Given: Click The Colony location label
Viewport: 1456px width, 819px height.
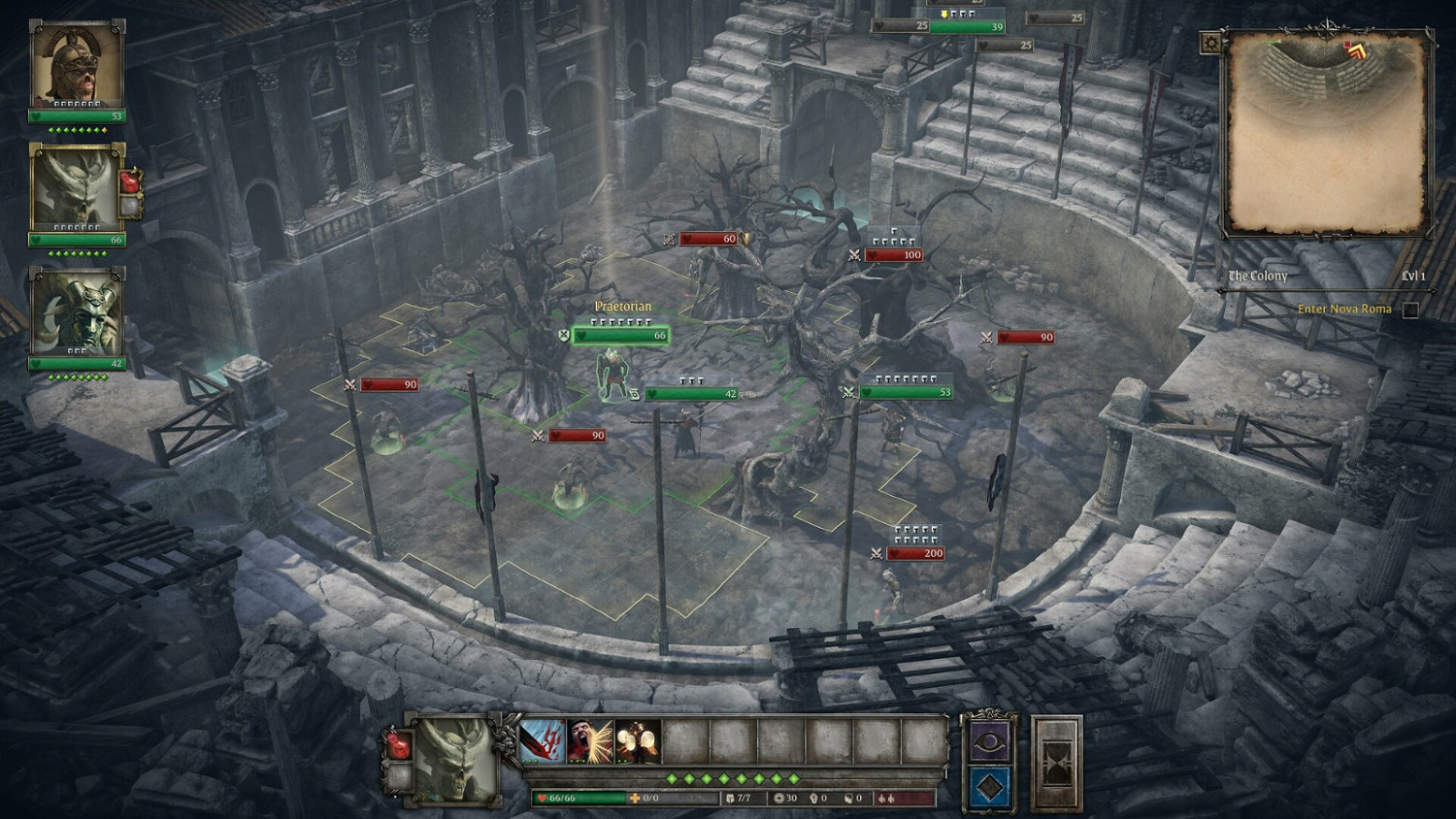Looking at the screenshot, I should [1256, 277].
